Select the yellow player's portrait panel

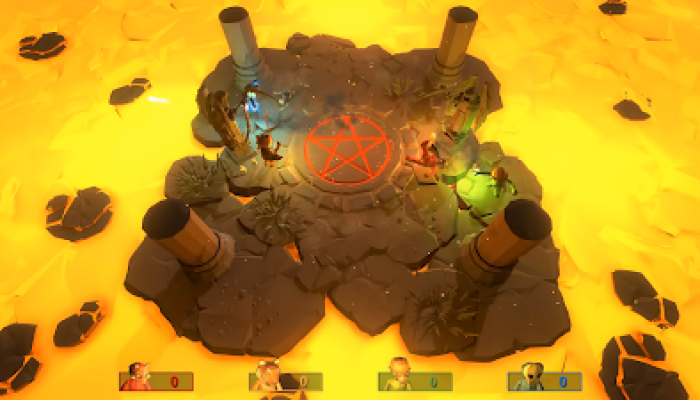click(285, 380)
